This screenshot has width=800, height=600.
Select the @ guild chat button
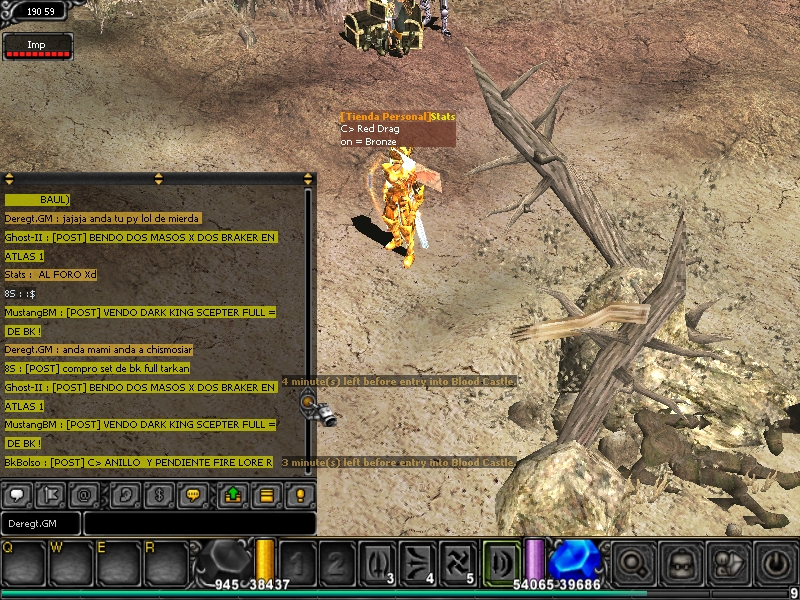(85, 494)
